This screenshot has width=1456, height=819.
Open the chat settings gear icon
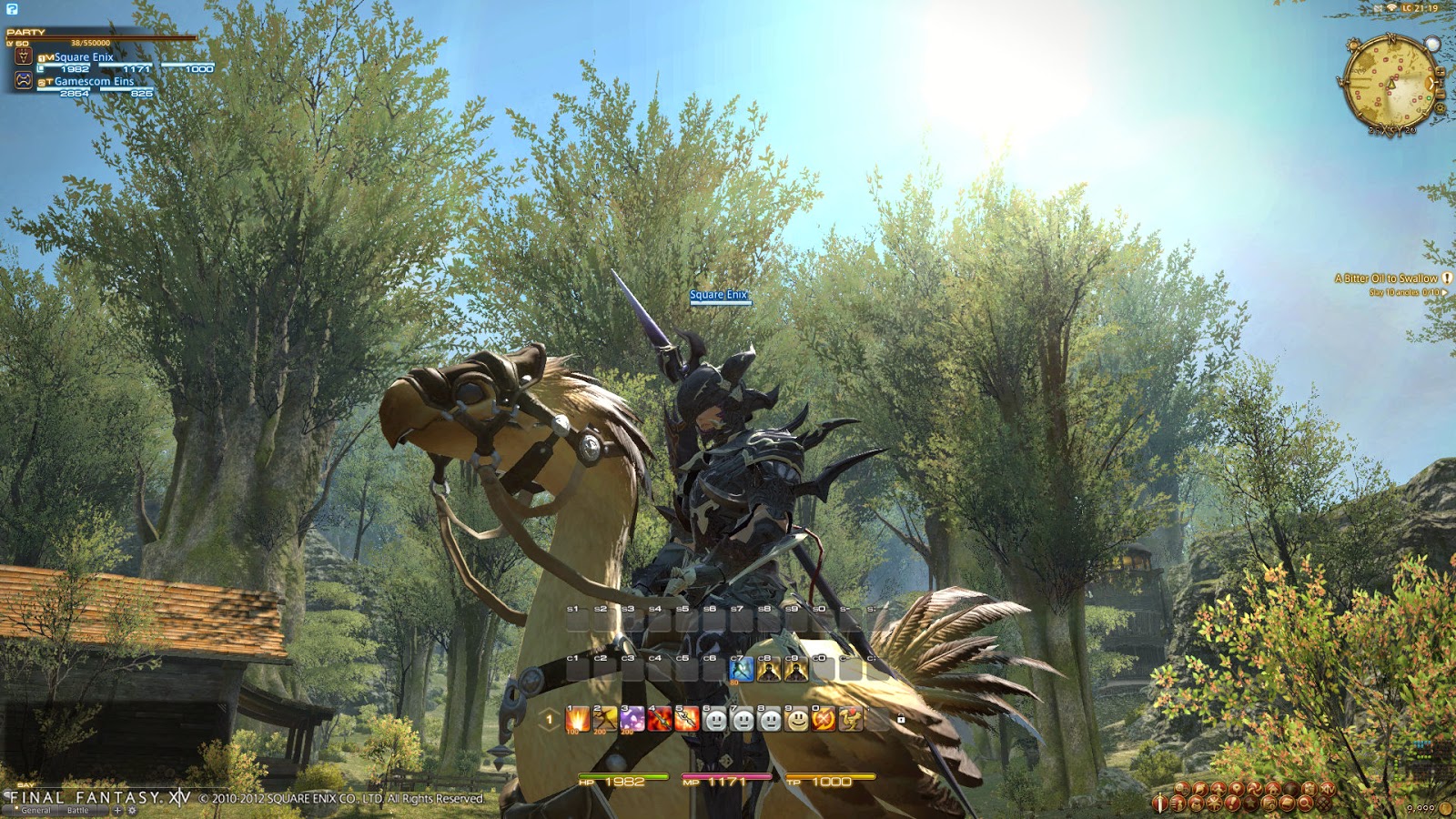[x=132, y=810]
